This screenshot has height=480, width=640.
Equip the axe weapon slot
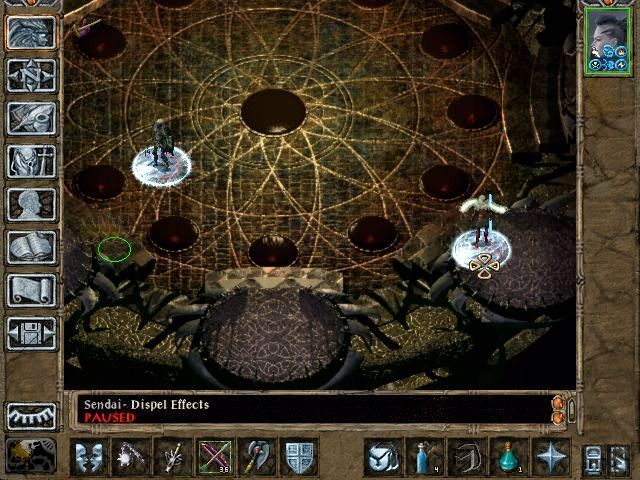[257, 457]
